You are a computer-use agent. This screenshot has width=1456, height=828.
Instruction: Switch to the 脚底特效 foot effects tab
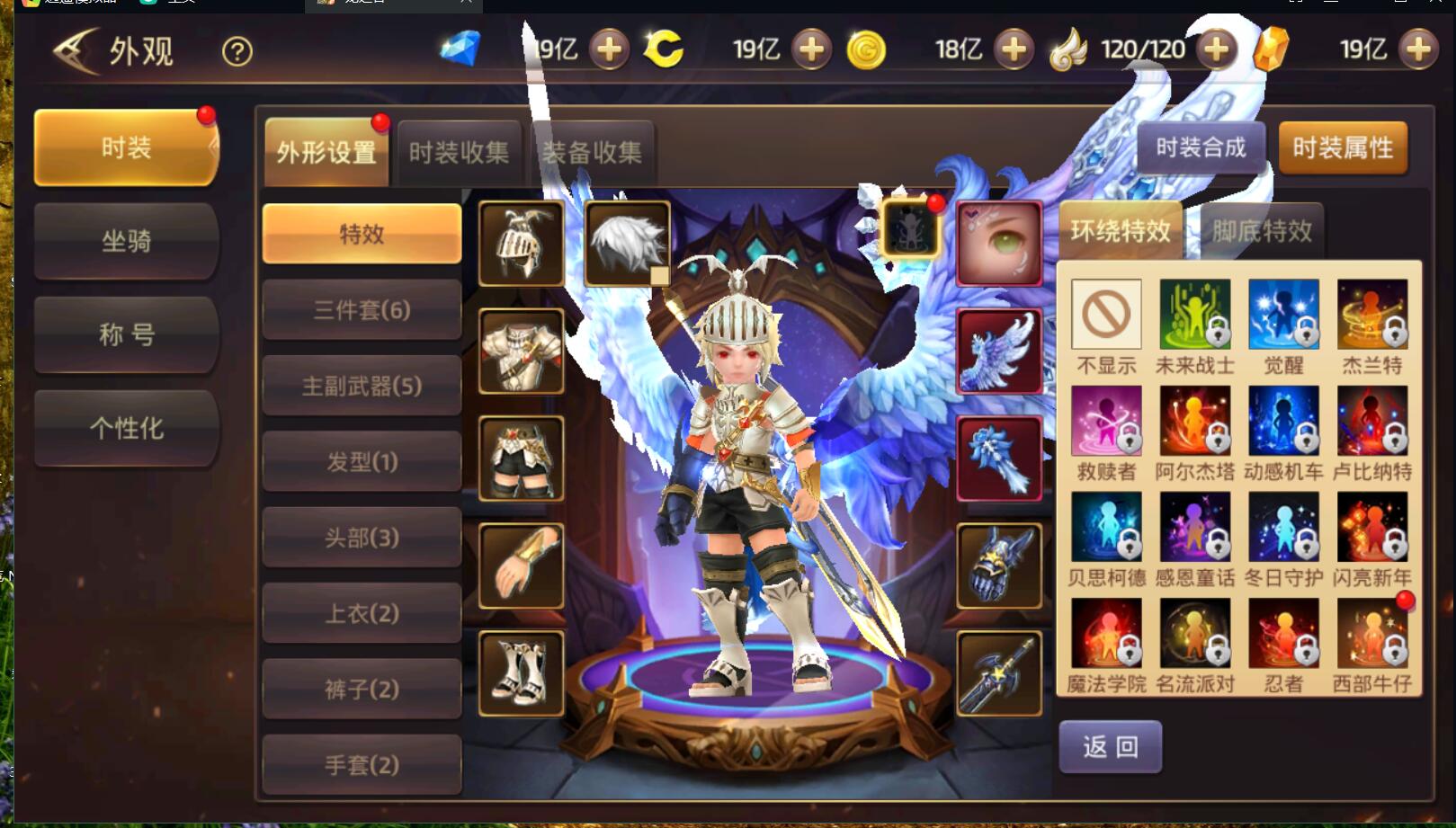tap(1262, 232)
